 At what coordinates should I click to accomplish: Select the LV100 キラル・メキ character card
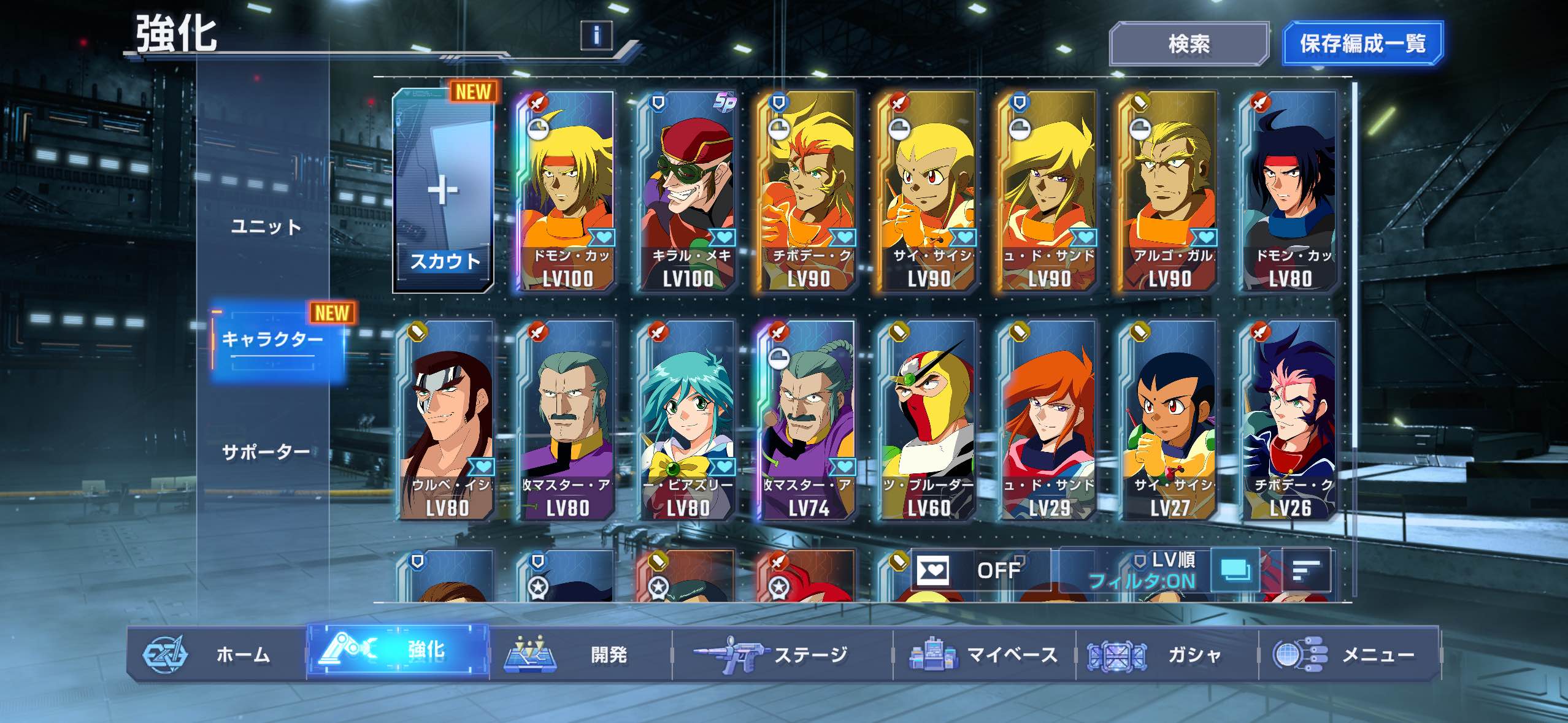(688, 191)
